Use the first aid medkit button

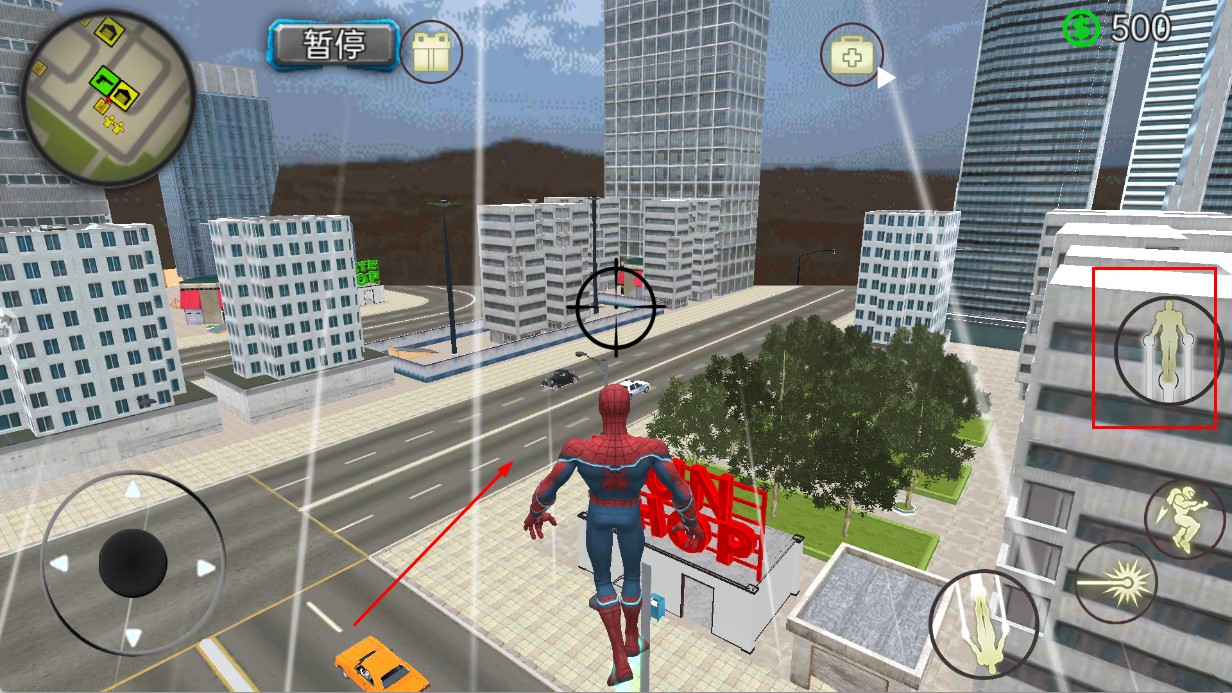click(852, 54)
